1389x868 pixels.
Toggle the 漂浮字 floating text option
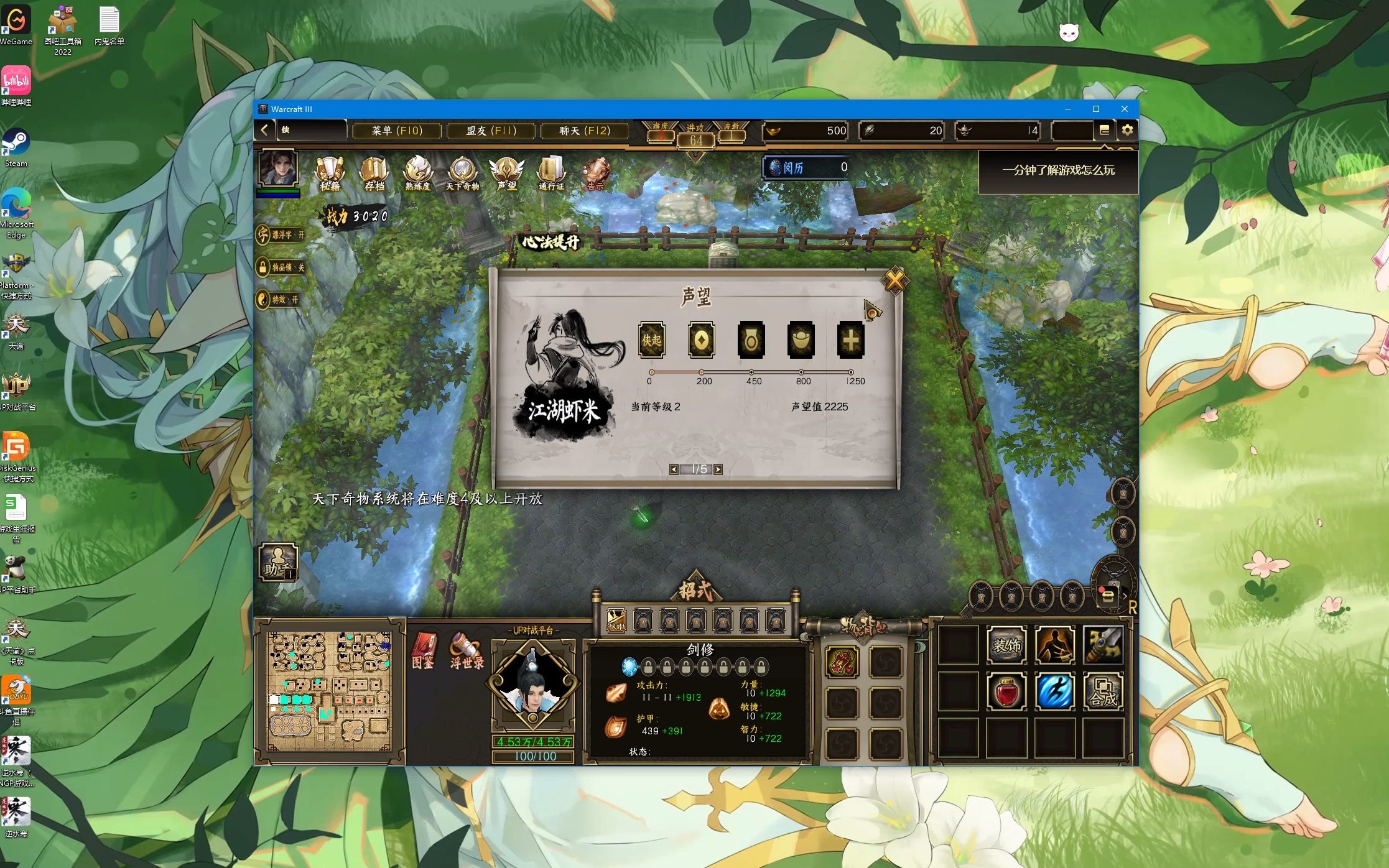[282, 235]
